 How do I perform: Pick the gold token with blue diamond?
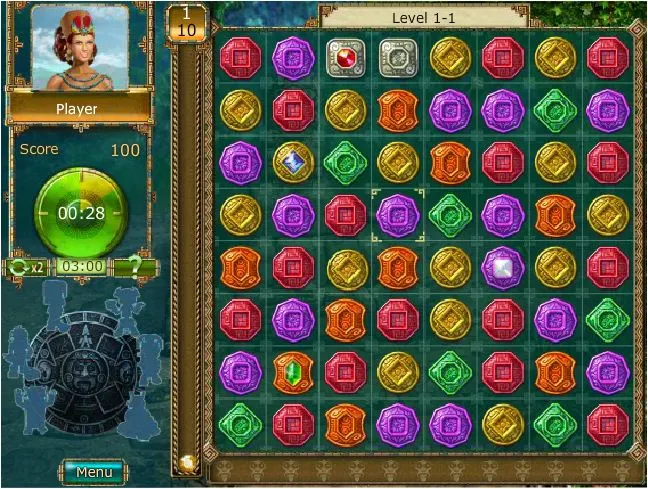(x=294, y=162)
